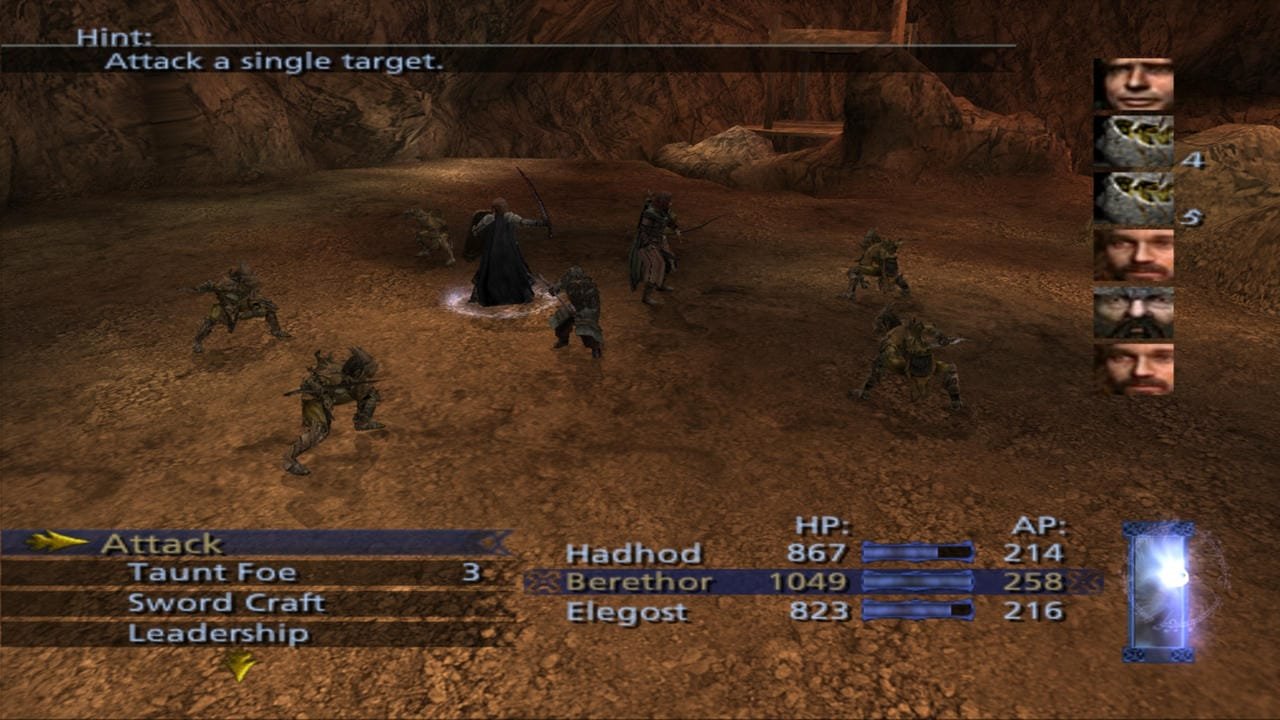The height and width of the screenshot is (720, 1280).
Task: Click the top turn-order portrait
Action: (x=1133, y=84)
